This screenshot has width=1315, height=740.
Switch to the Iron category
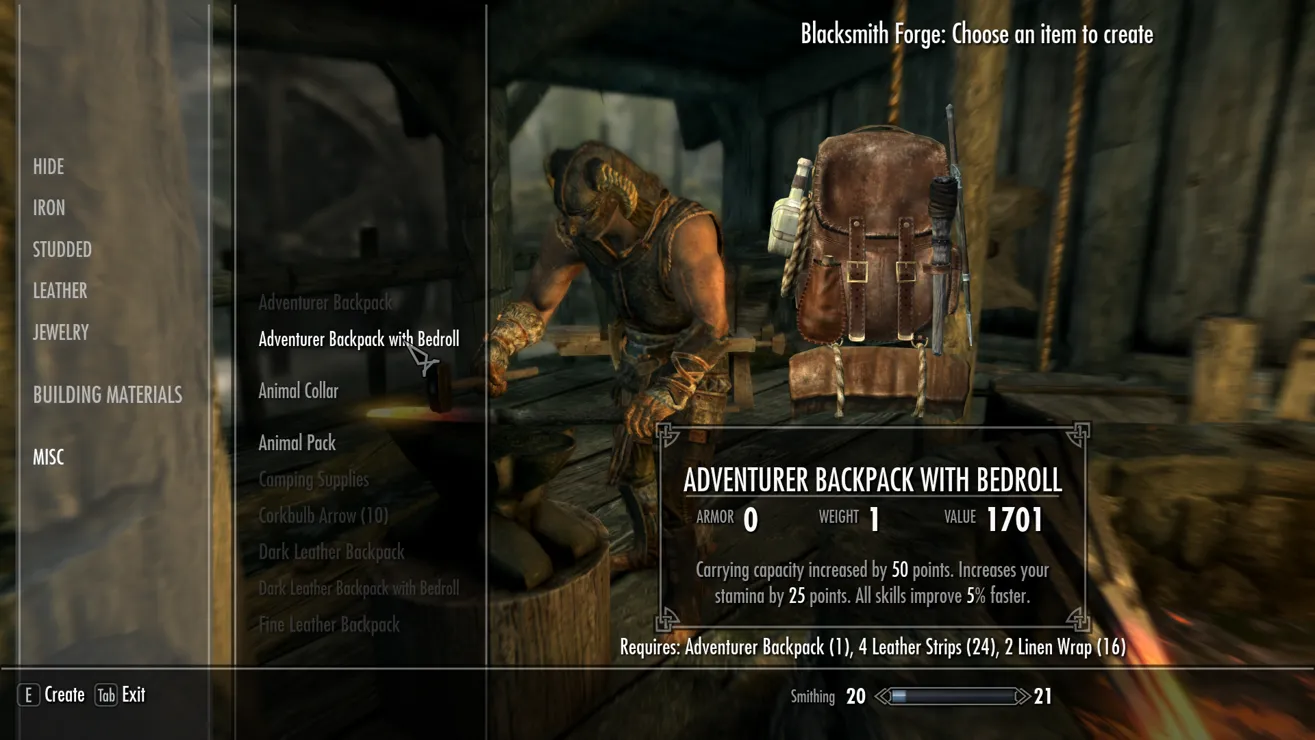(49, 208)
